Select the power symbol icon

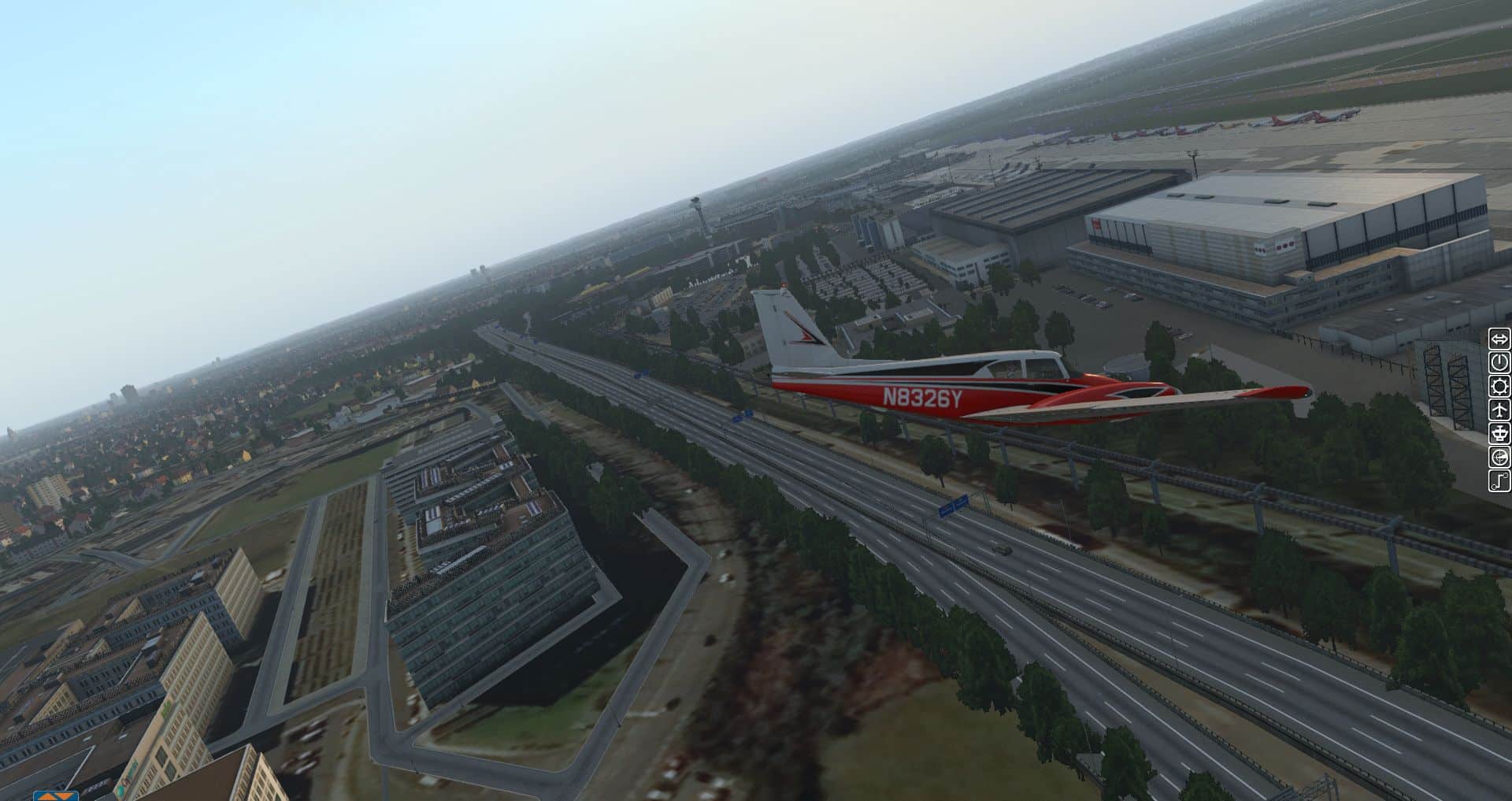click(1499, 362)
